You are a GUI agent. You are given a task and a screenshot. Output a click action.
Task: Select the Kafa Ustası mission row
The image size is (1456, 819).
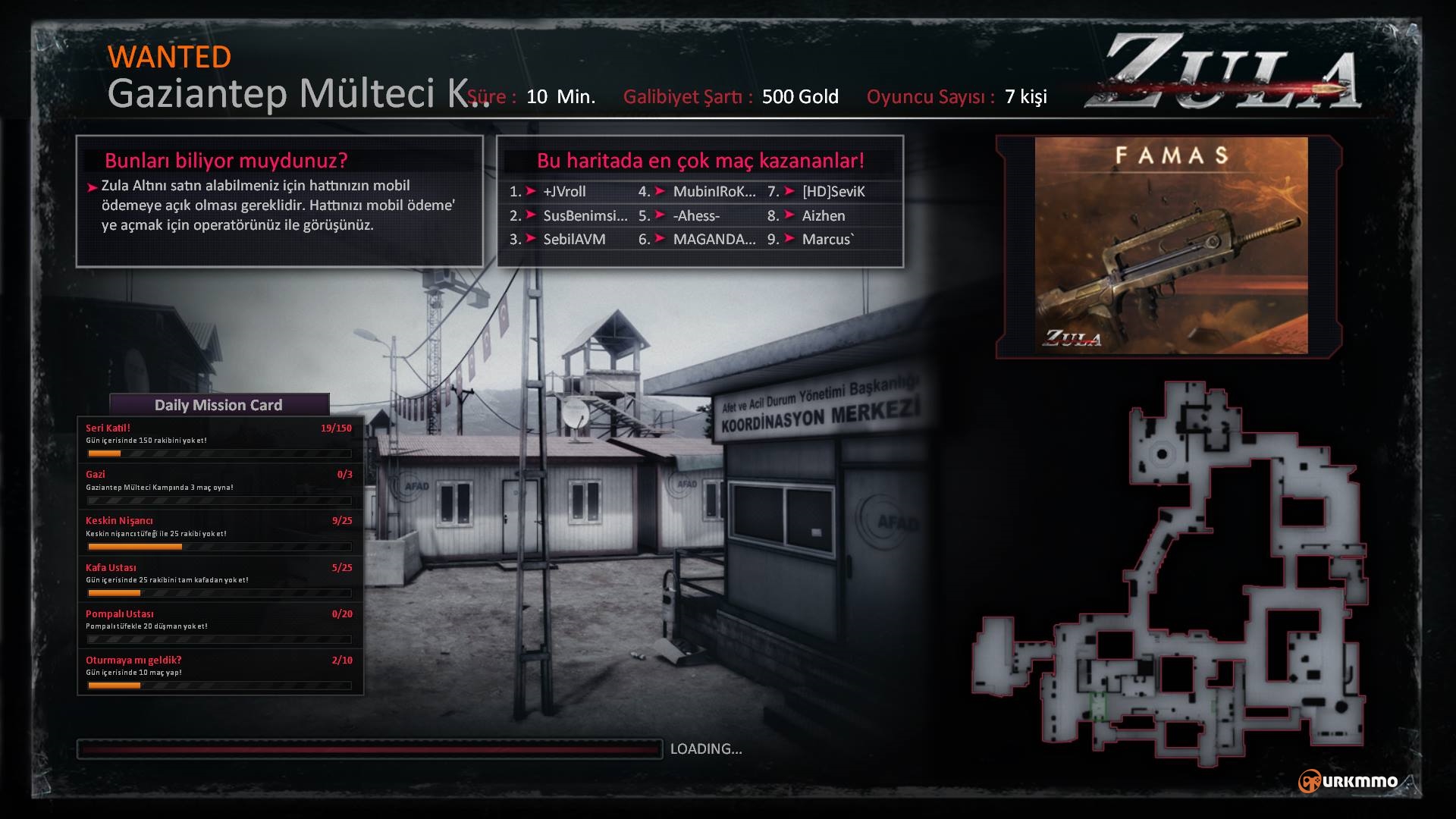[219, 579]
